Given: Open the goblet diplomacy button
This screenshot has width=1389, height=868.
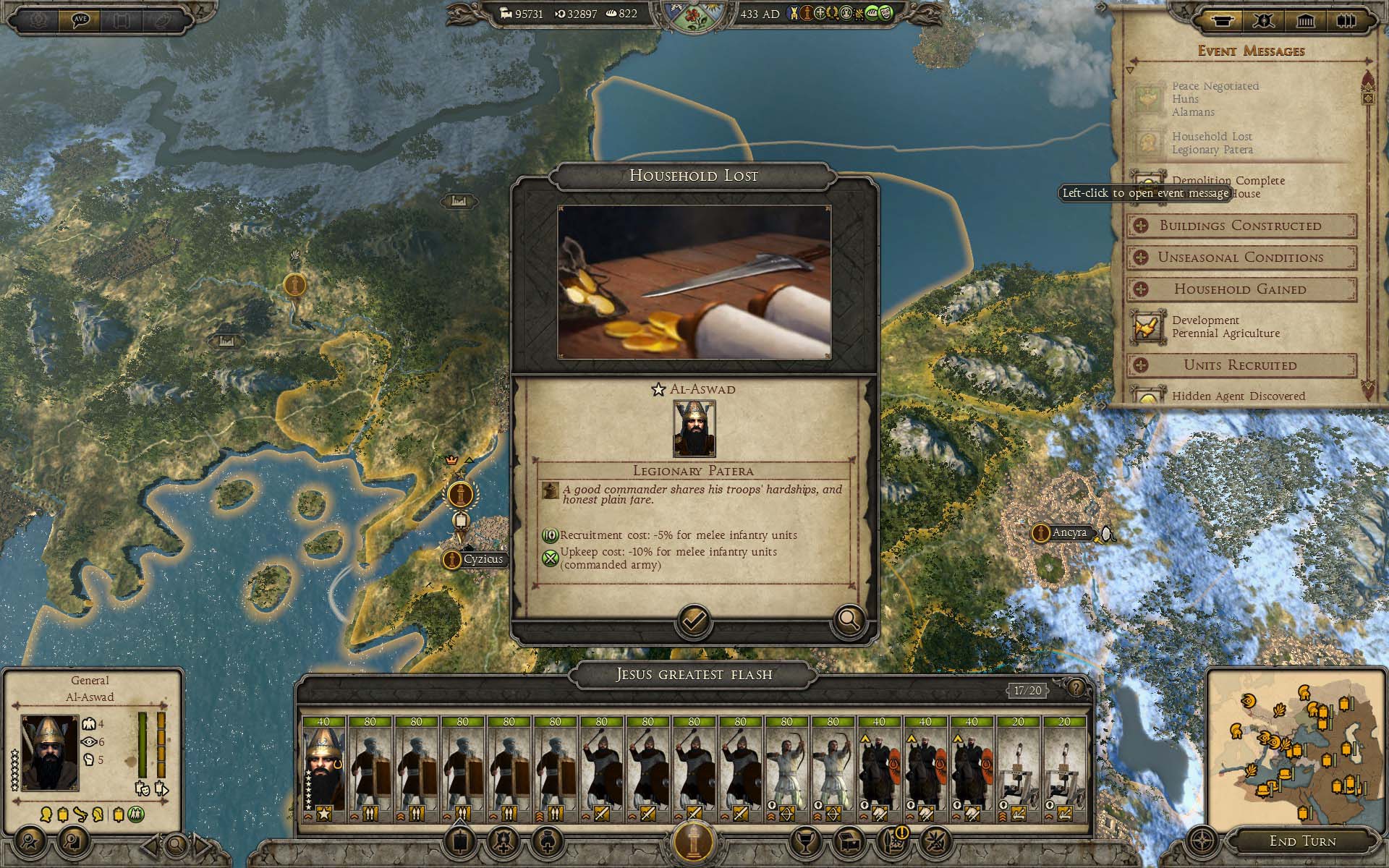Looking at the screenshot, I should point(804,841).
